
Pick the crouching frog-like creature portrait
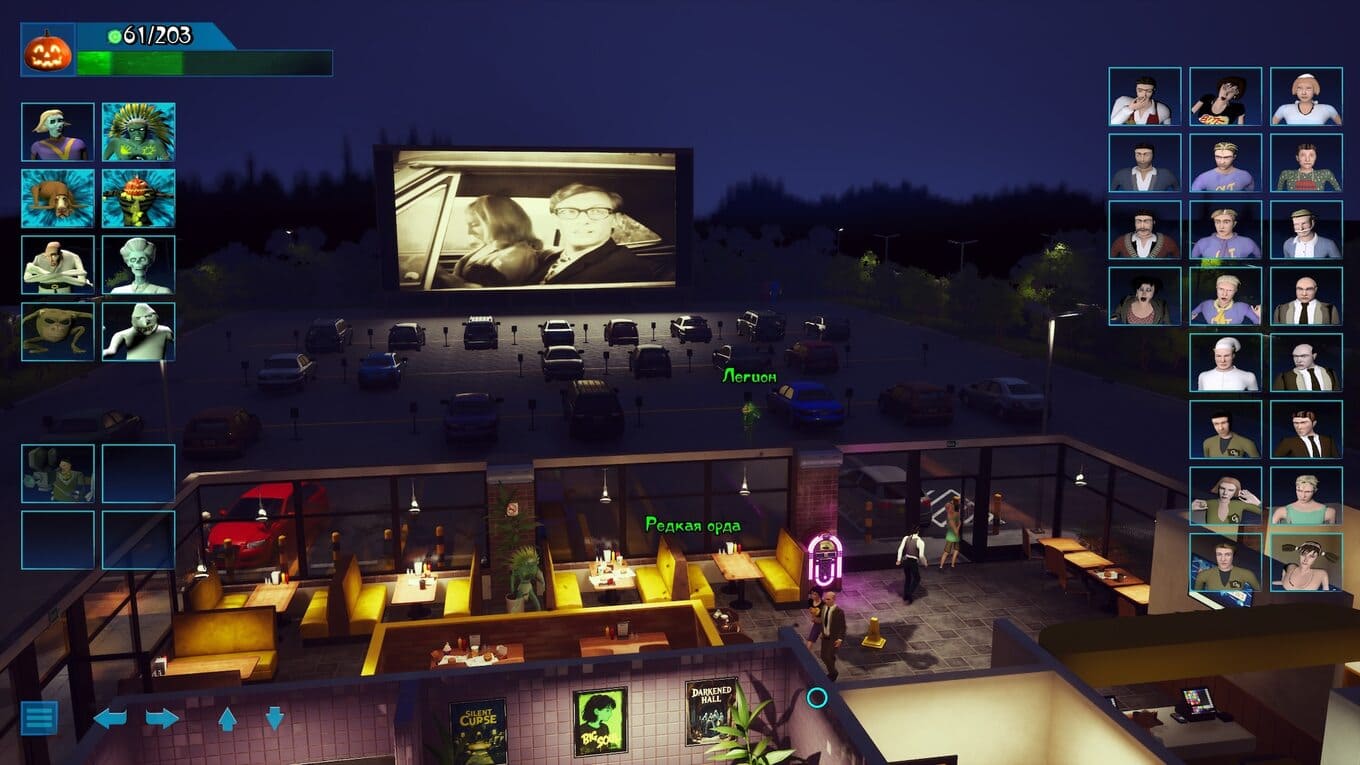click(58, 332)
